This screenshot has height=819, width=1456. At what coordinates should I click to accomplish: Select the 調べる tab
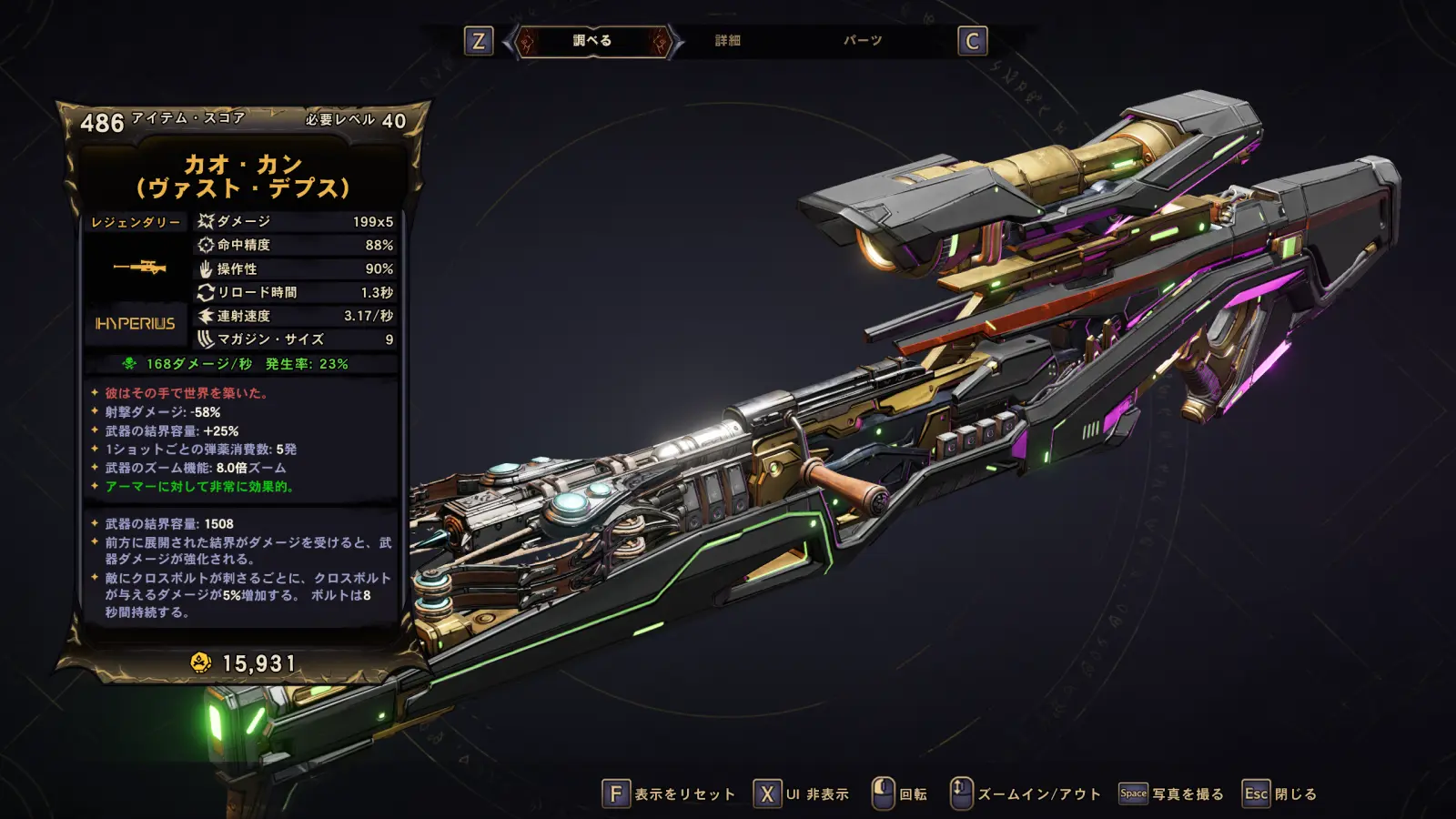click(x=592, y=41)
